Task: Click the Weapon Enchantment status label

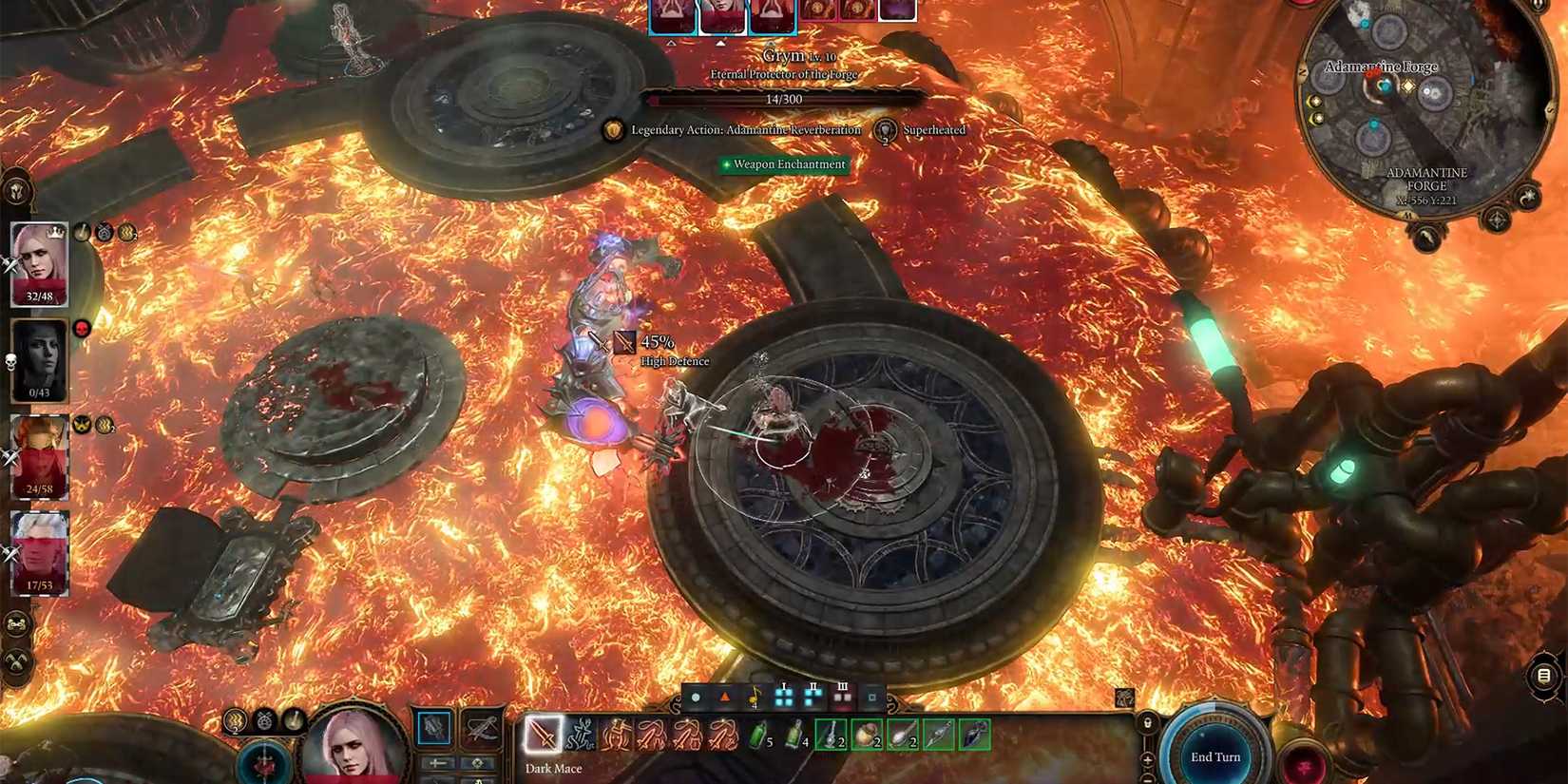Action: pos(785,164)
